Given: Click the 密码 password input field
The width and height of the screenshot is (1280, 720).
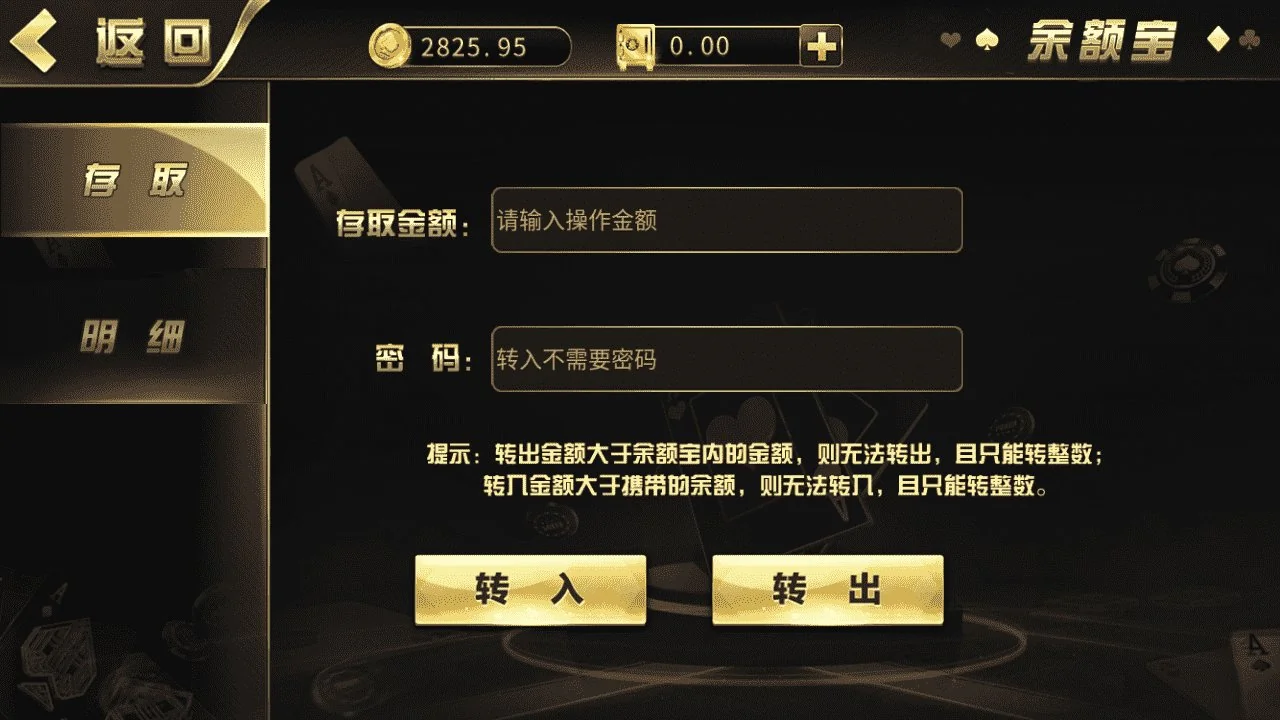Looking at the screenshot, I should (x=724, y=359).
